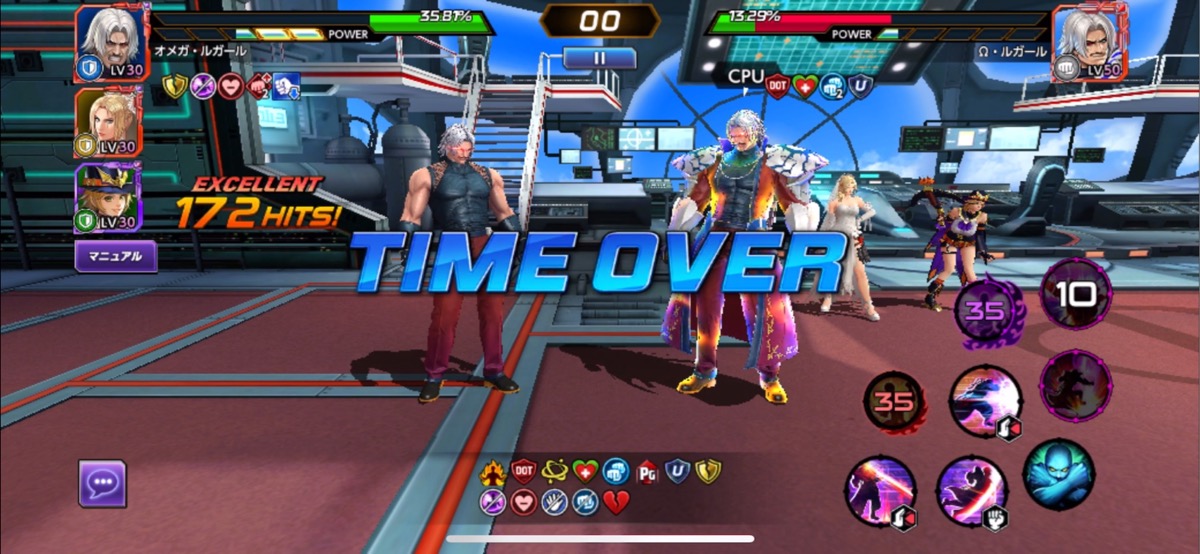Switch to the fighter wearing a purple hat
This screenshot has width=1200, height=554.
click(x=107, y=197)
